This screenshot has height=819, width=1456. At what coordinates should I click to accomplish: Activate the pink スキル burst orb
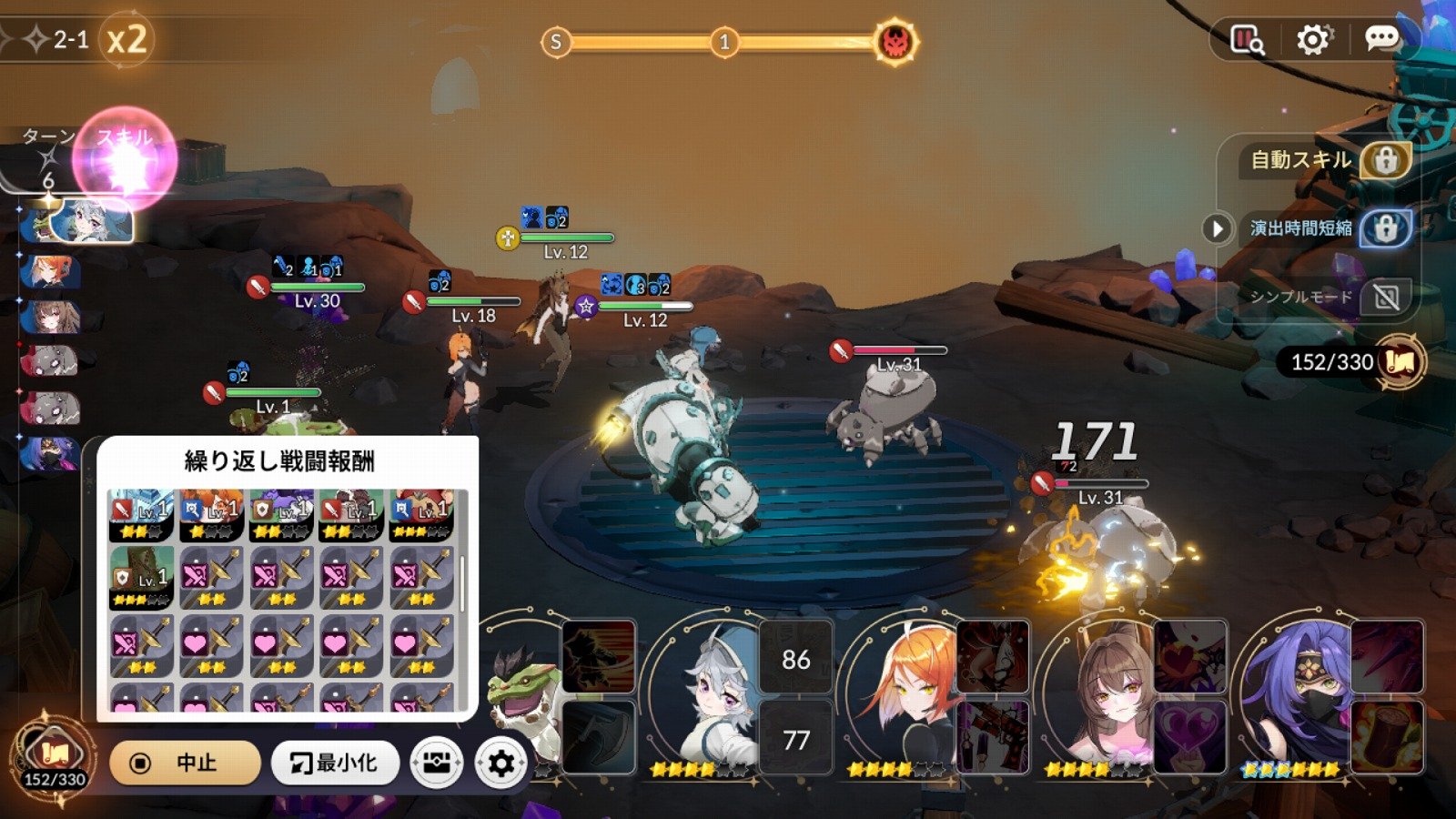(125, 161)
